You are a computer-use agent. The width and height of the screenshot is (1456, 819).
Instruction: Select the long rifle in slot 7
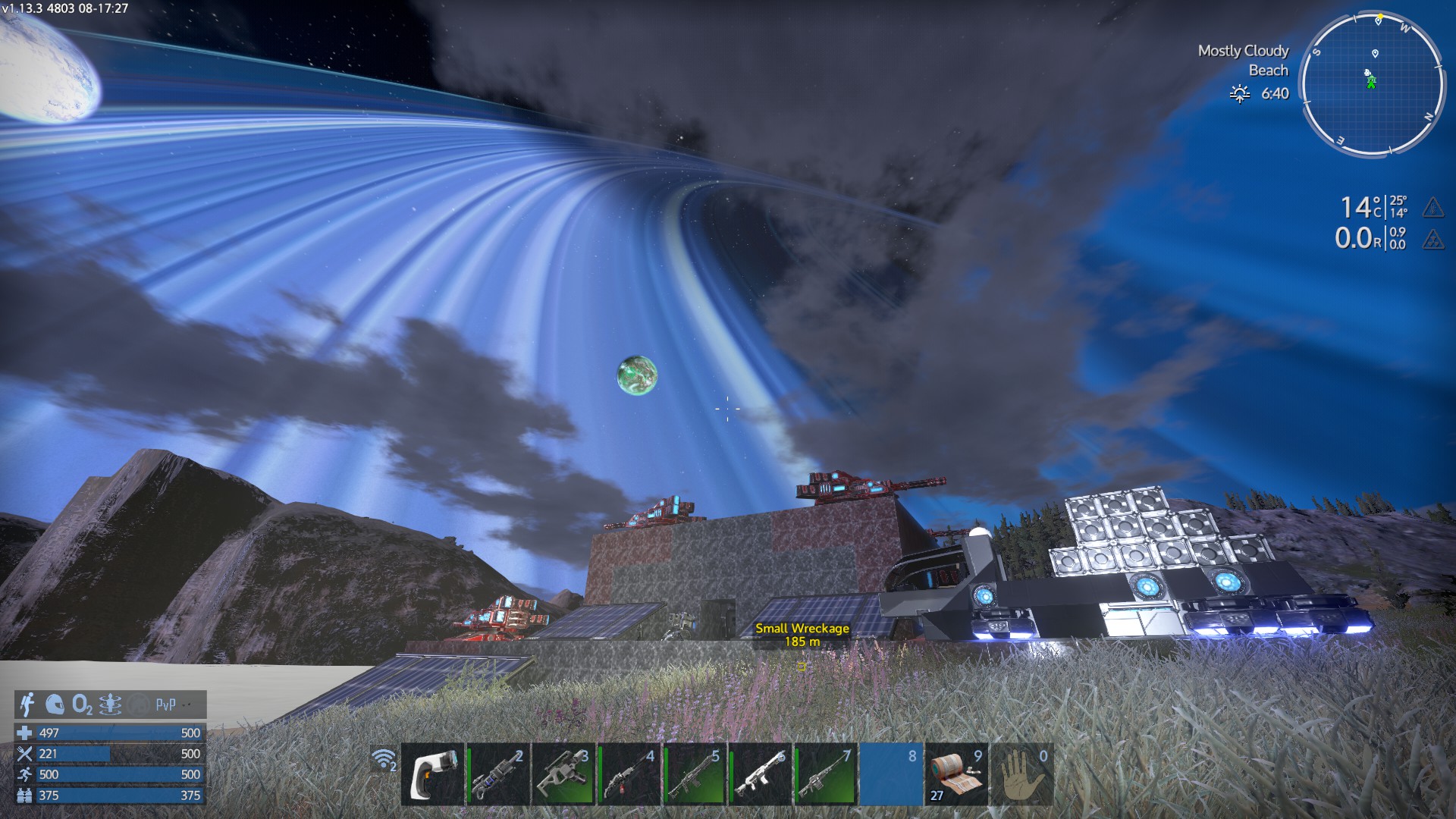pos(825,774)
